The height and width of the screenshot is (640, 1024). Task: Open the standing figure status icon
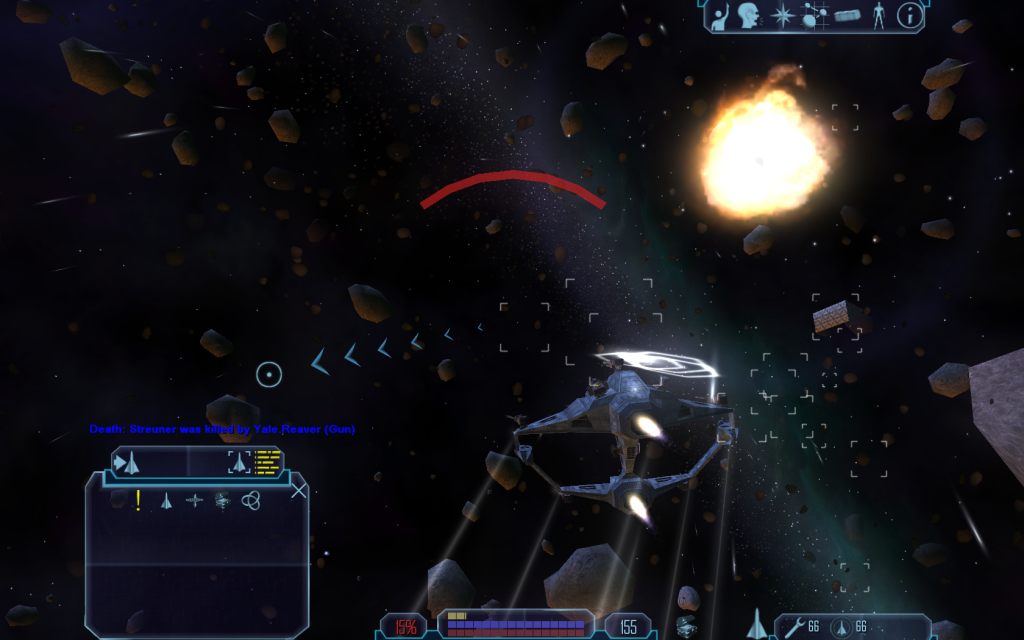point(879,16)
